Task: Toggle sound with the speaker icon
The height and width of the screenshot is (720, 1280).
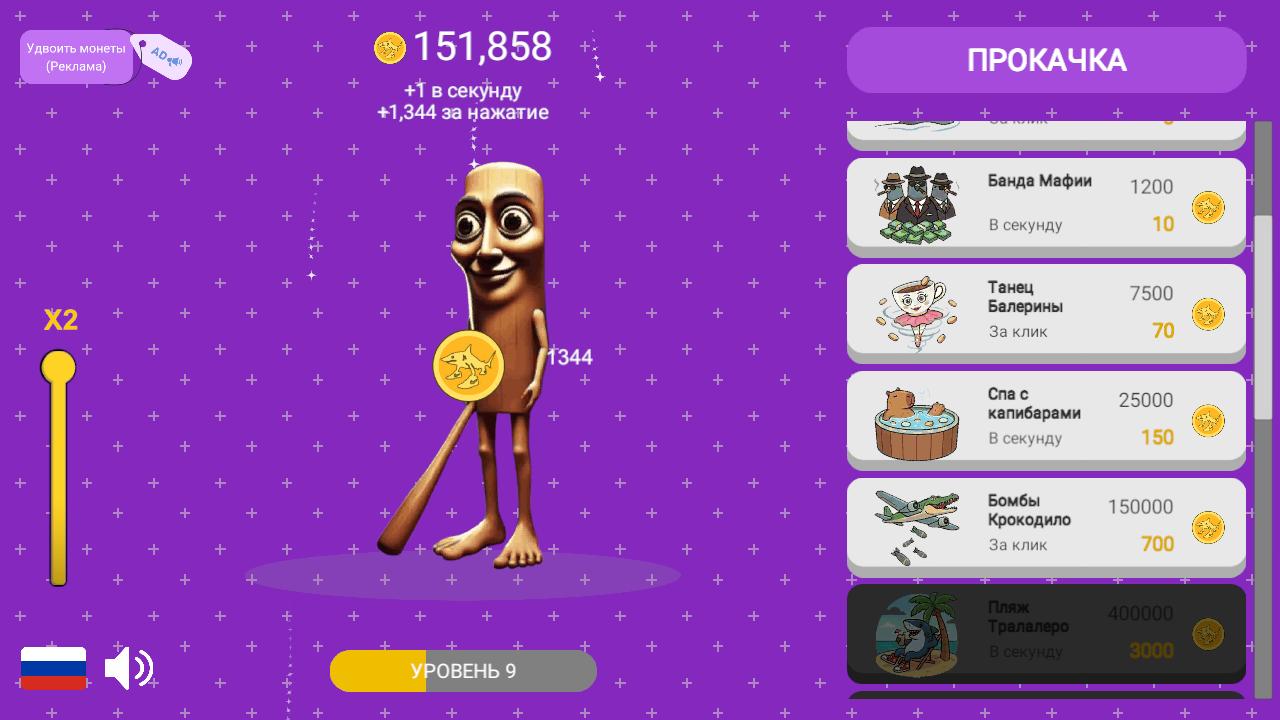Action: (129, 668)
